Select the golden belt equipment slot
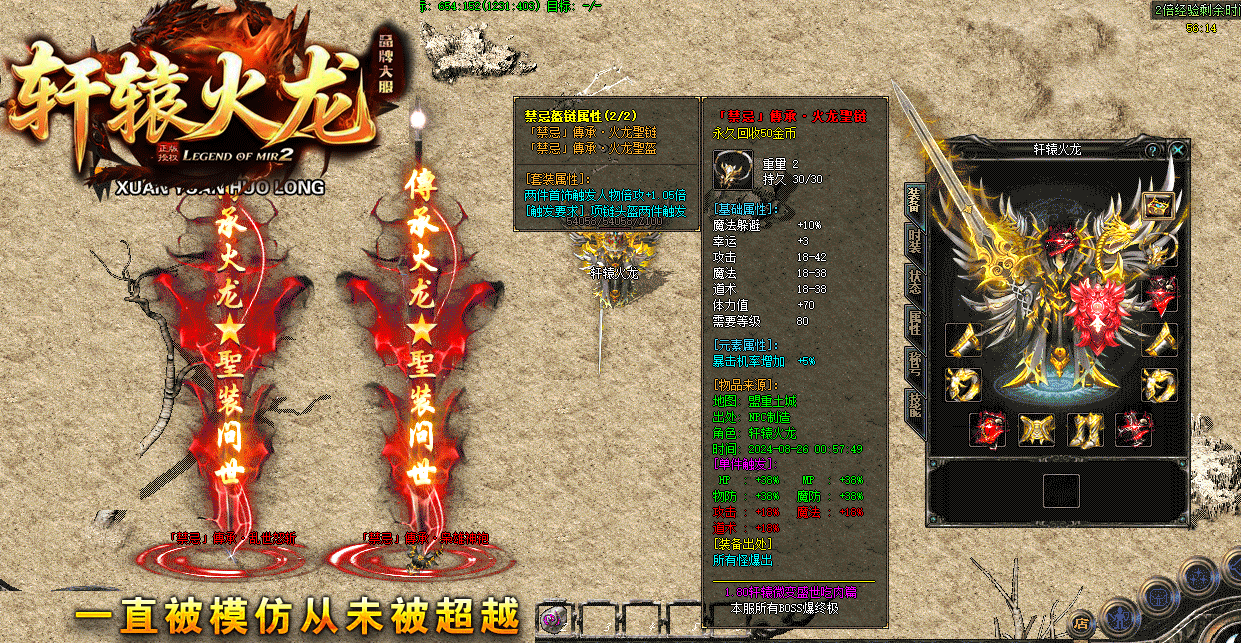This screenshot has height=643, width=1241. pyautogui.click(x=1036, y=430)
